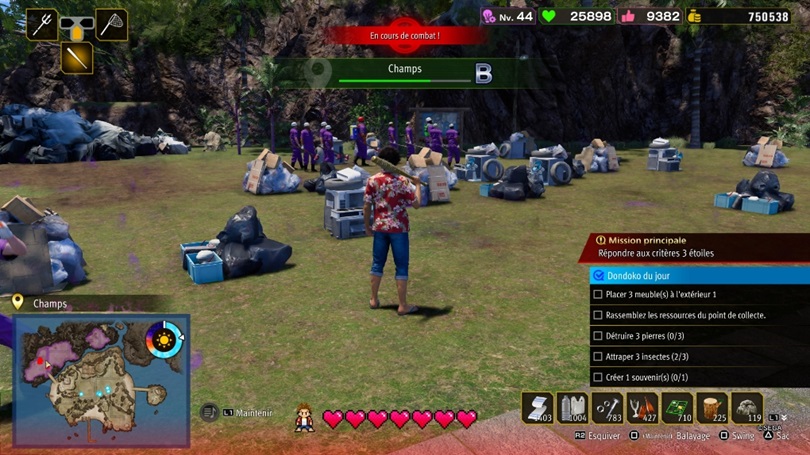810x455 pixels.
Task: Click the sun day-cycle clock dial
Action: 164,340
